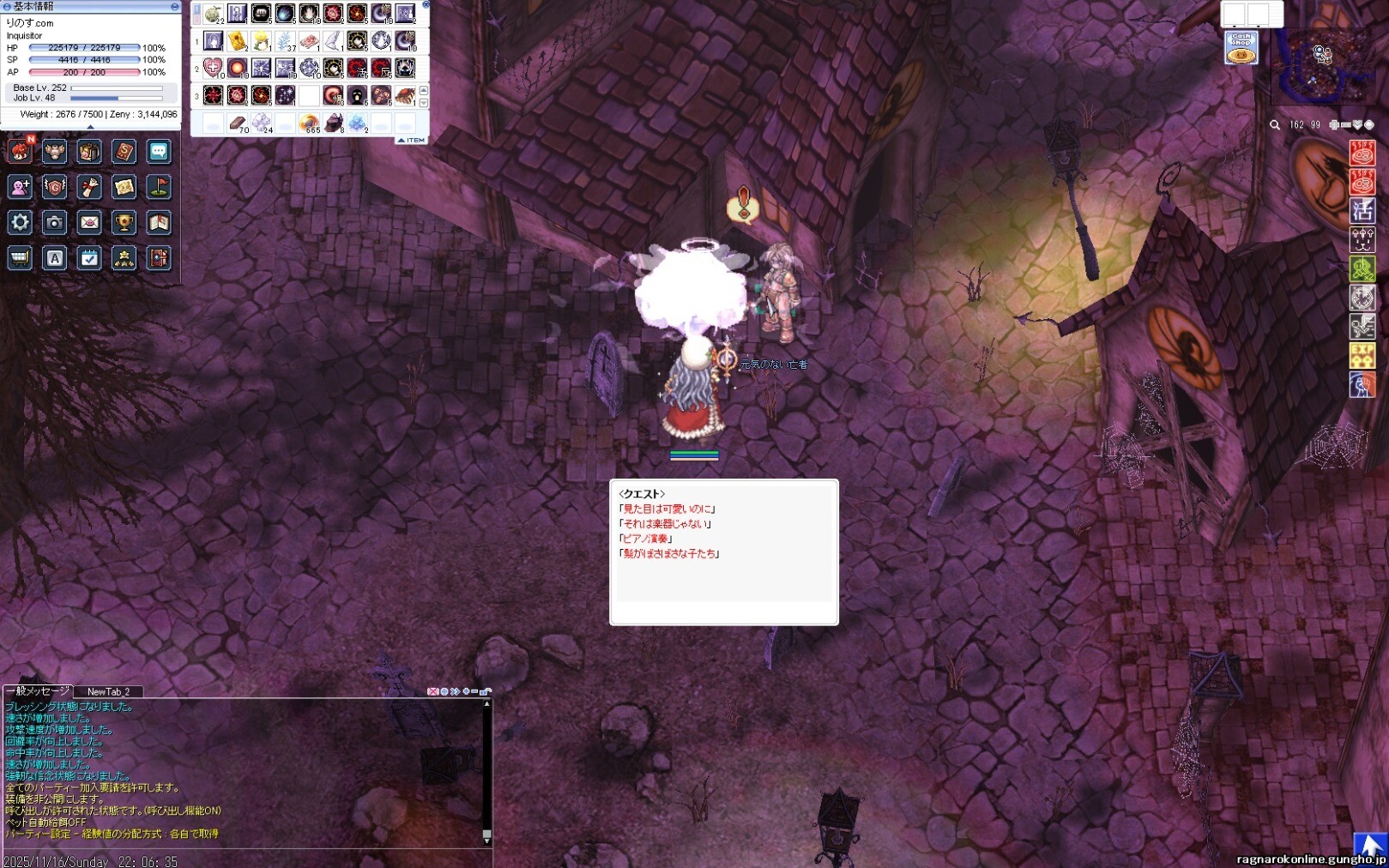This screenshot has width=1389, height=868.
Task: Open the world map parchment icon
Action: click(x=124, y=187)
